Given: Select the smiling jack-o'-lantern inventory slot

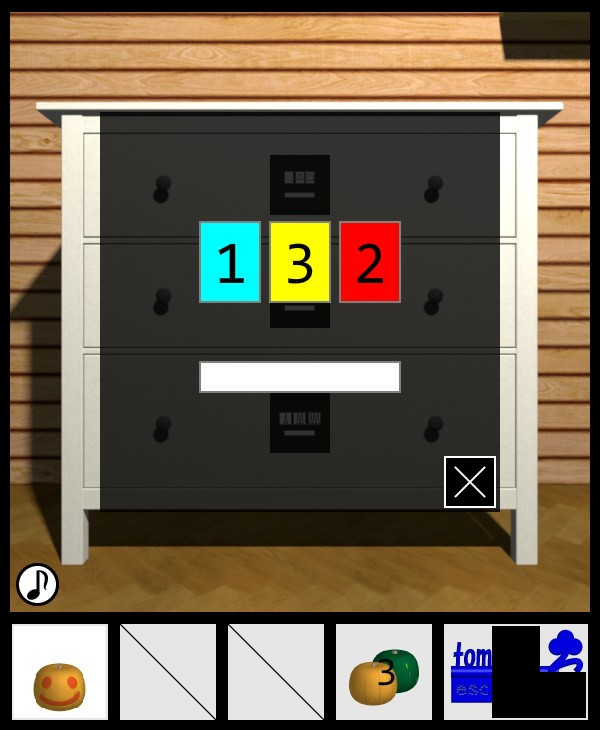Looking at the screenshot, I should 60,672.
